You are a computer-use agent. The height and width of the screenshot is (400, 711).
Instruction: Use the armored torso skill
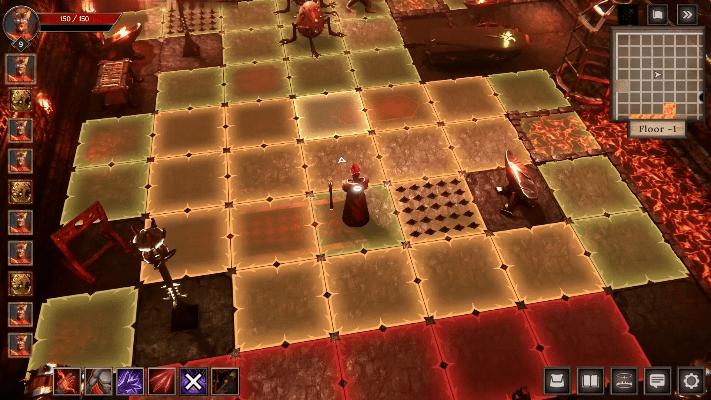coord(99,381)
